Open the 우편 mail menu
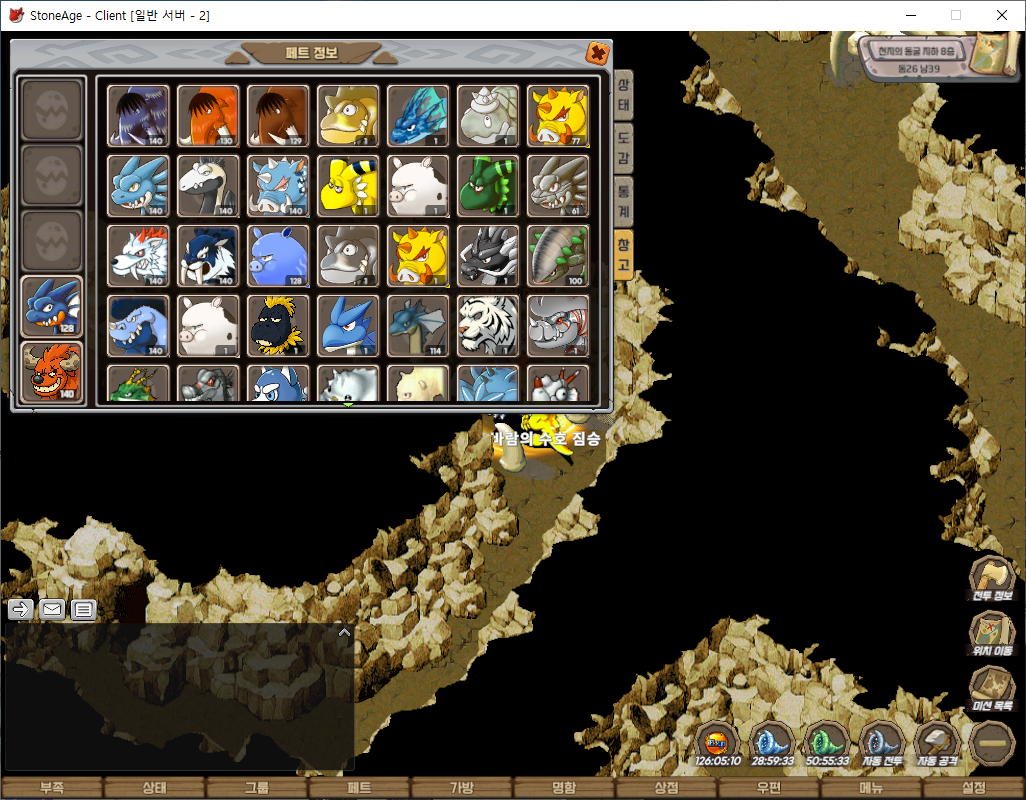The height and width of the screenshot is (800, 1026). point(768,788)
